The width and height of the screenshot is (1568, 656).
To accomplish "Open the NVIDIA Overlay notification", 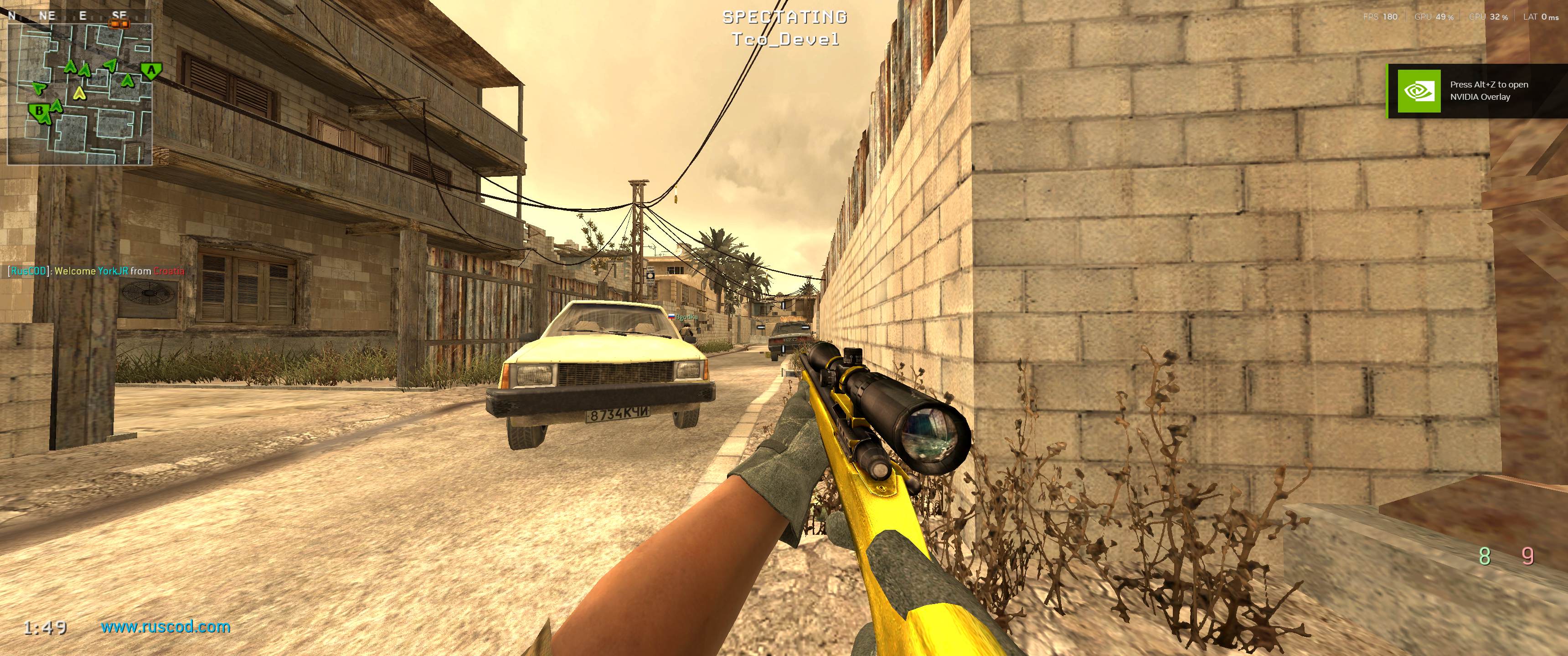I will (x=1477, y=91).
